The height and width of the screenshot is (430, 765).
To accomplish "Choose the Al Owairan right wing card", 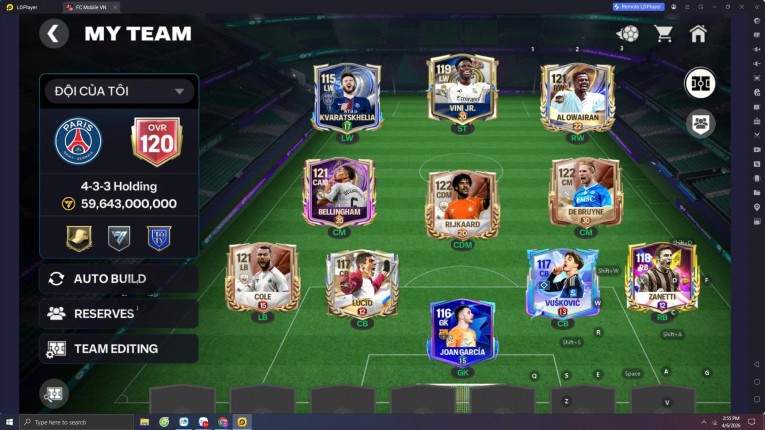I will [577, 96].
